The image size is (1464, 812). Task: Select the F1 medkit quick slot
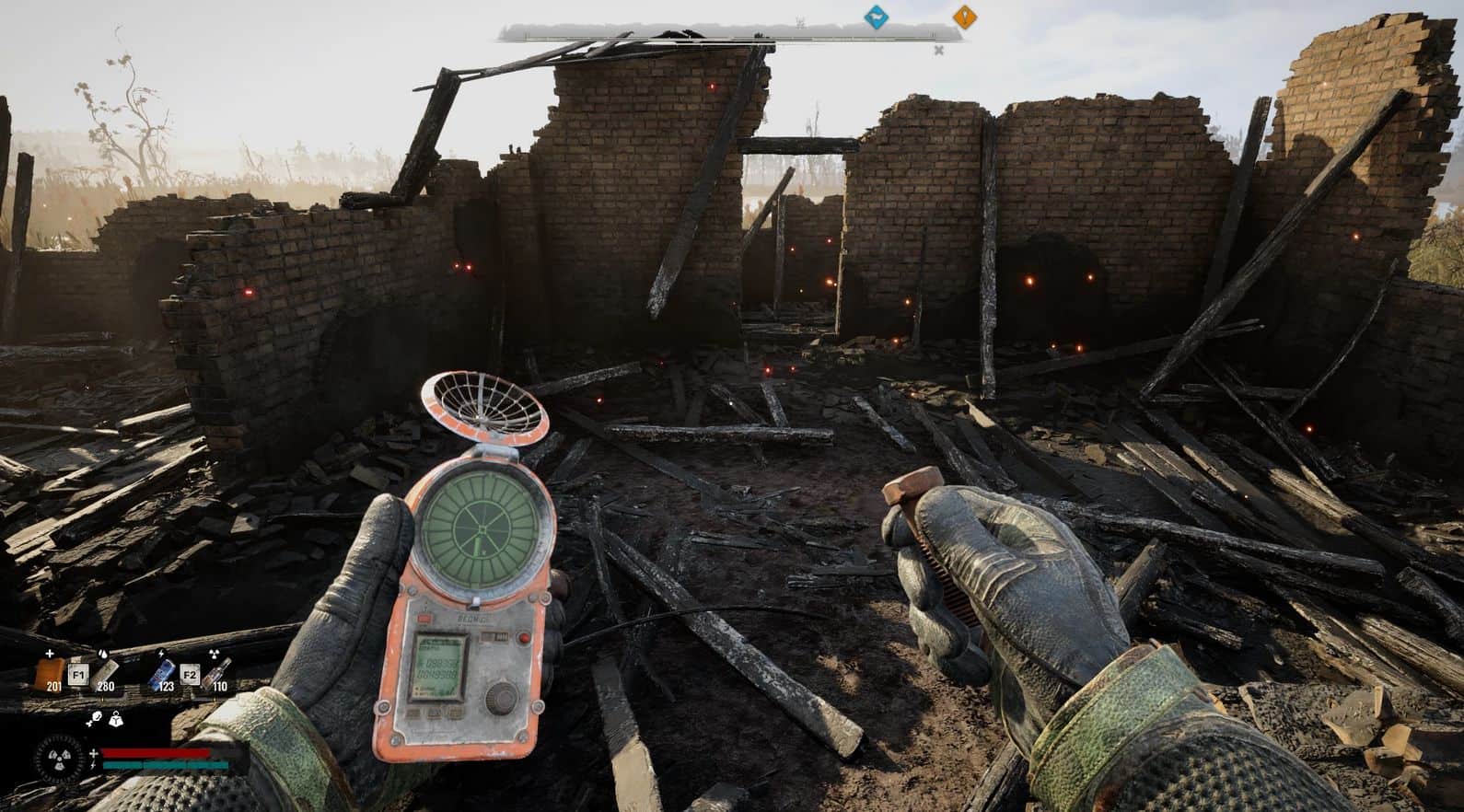point(79,674)
